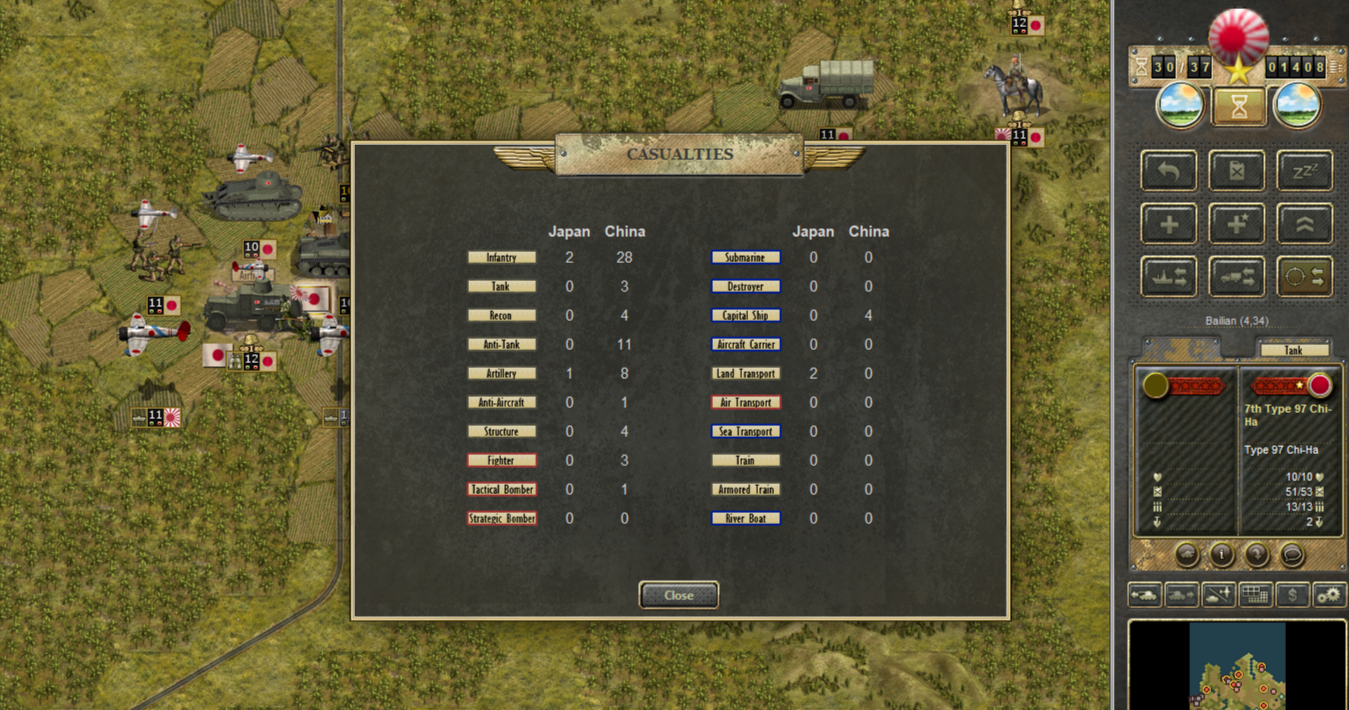
Task: Click the ship embark swap button
Action: [1168, 277]
